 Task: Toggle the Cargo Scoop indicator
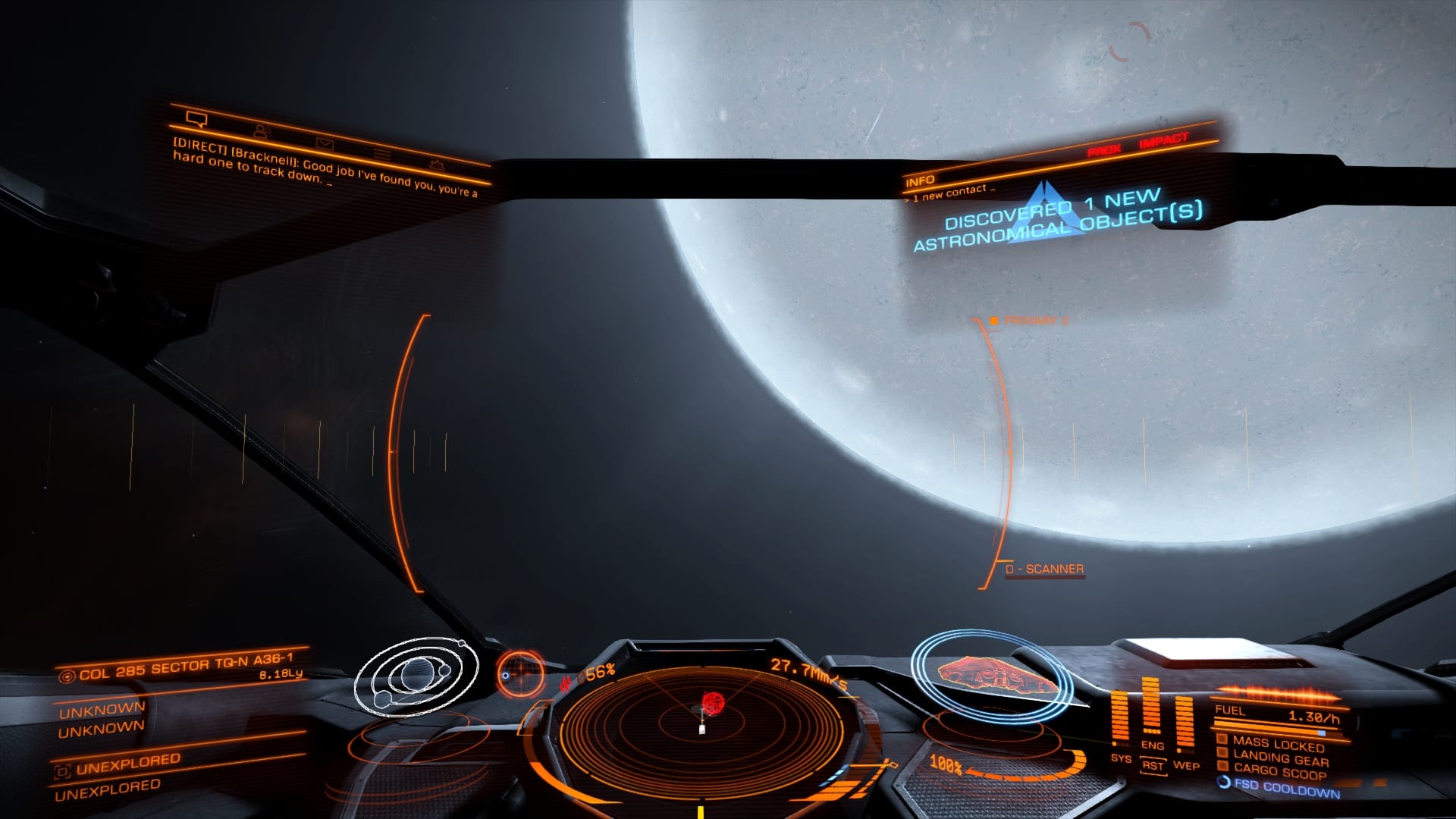pyautogui.click(x=1279, y=771)
